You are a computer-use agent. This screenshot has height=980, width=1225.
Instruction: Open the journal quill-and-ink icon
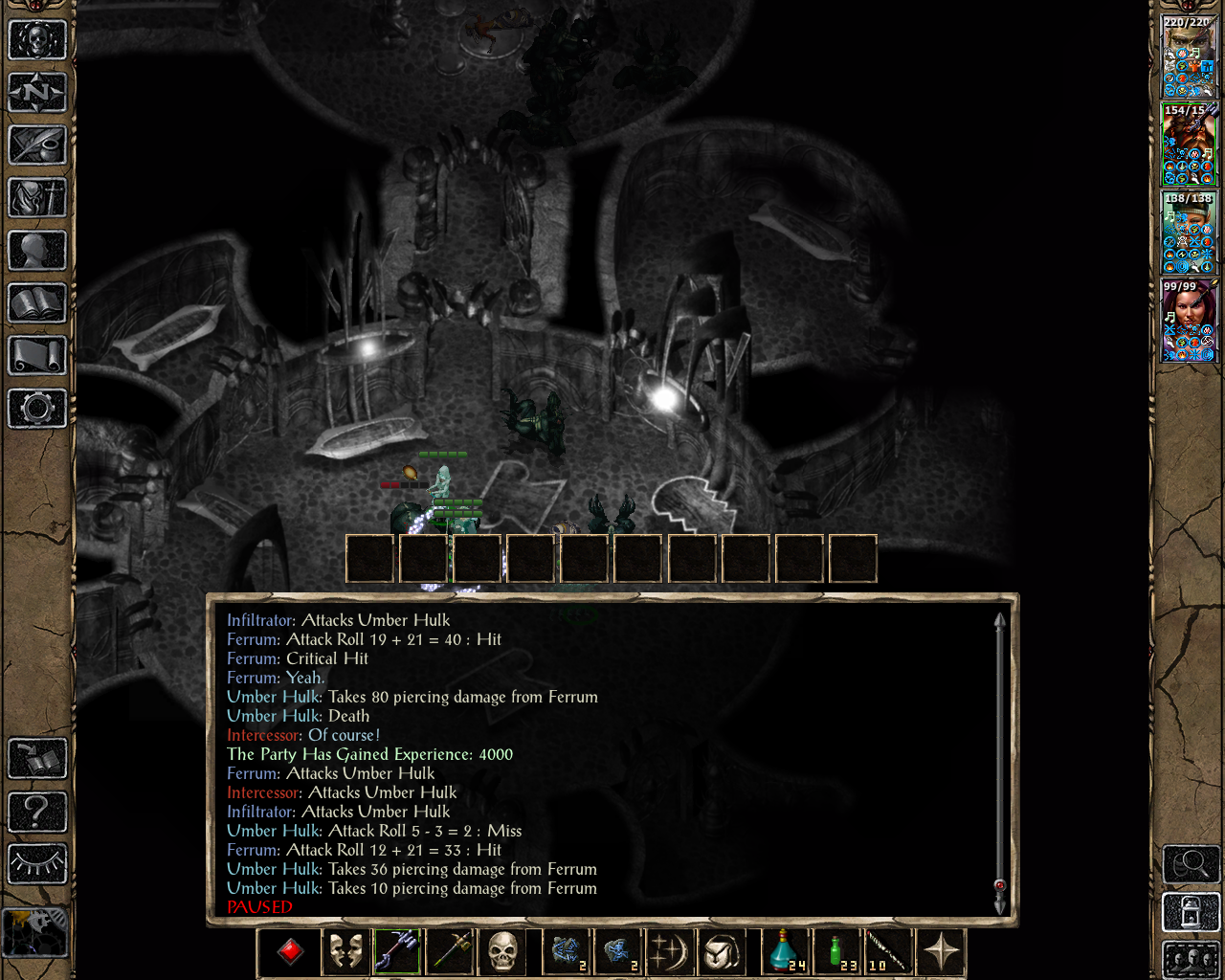point(36,146)
